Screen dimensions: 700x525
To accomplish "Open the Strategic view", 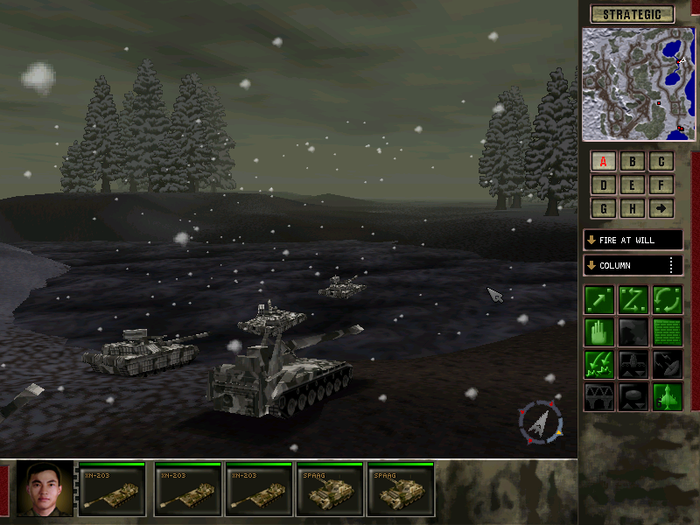I will [632, 14].
